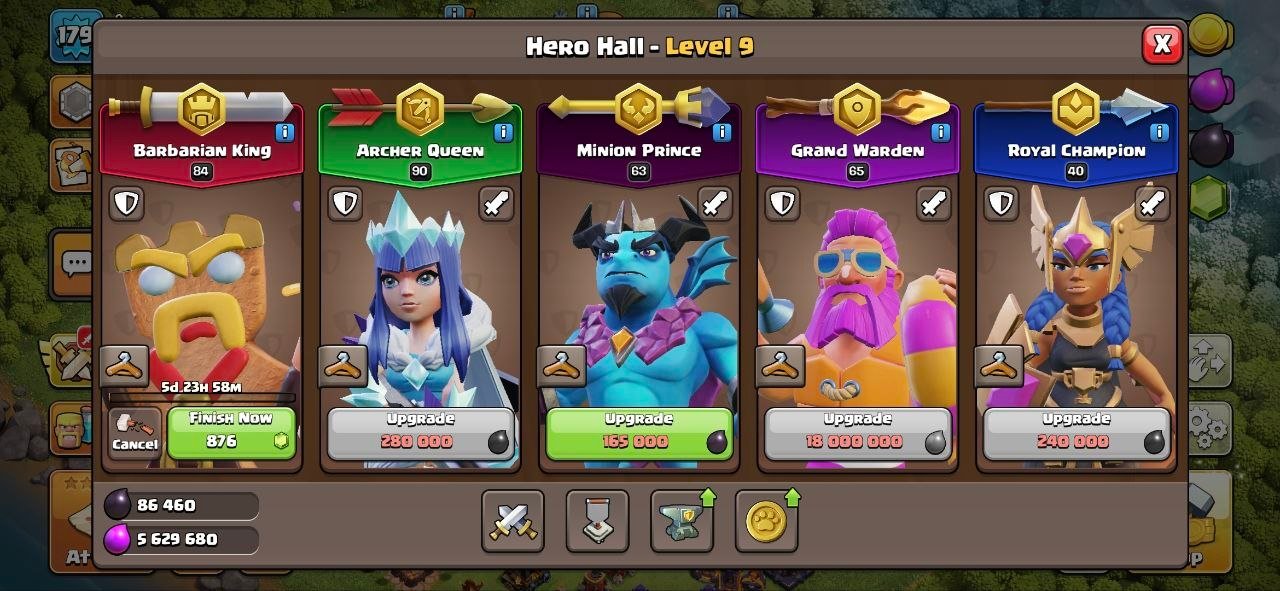Cancel the Barbarian King upgrade
1280x591 pixels.
click(135, 433)
